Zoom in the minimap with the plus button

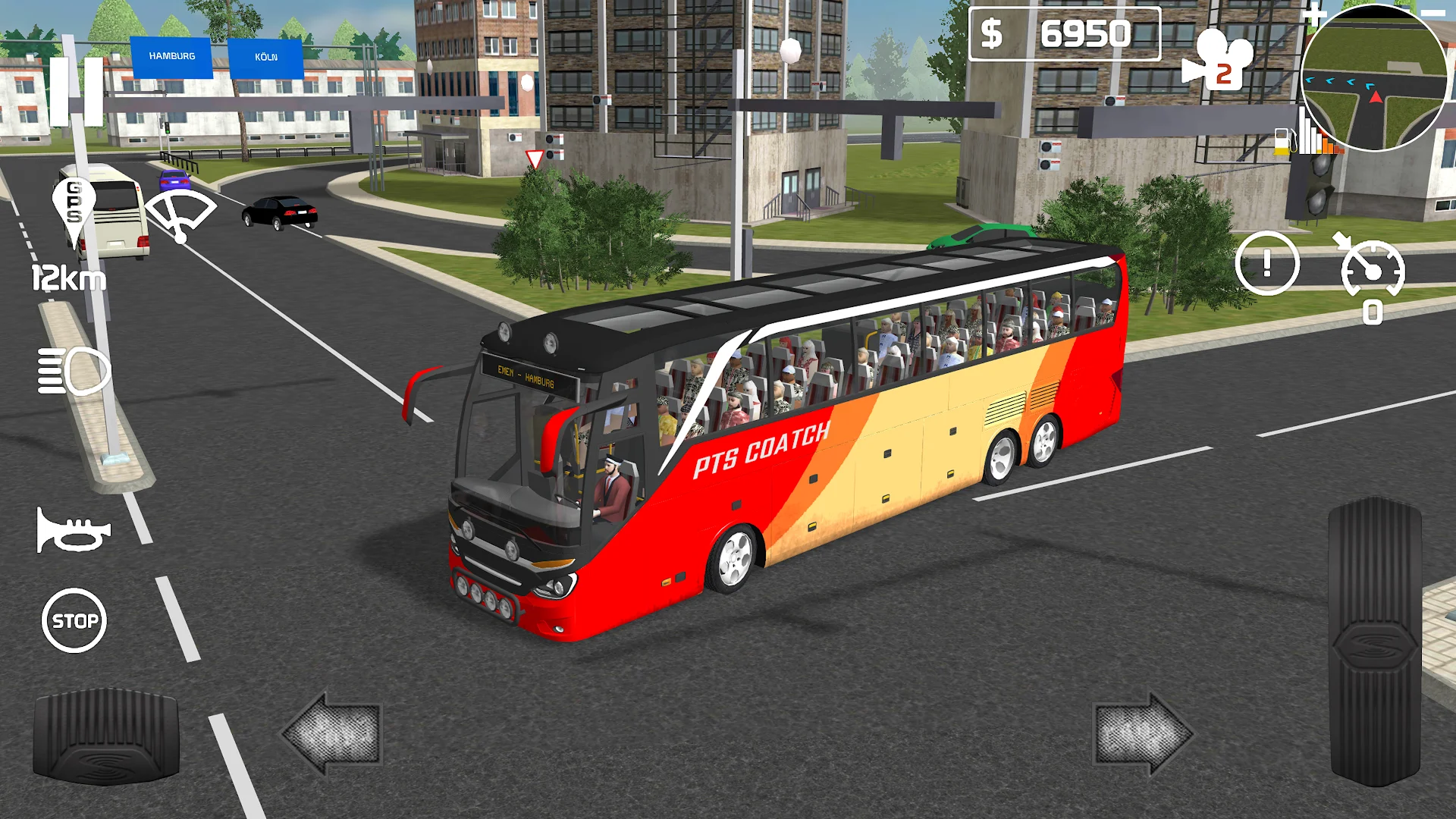[1315, 13]
